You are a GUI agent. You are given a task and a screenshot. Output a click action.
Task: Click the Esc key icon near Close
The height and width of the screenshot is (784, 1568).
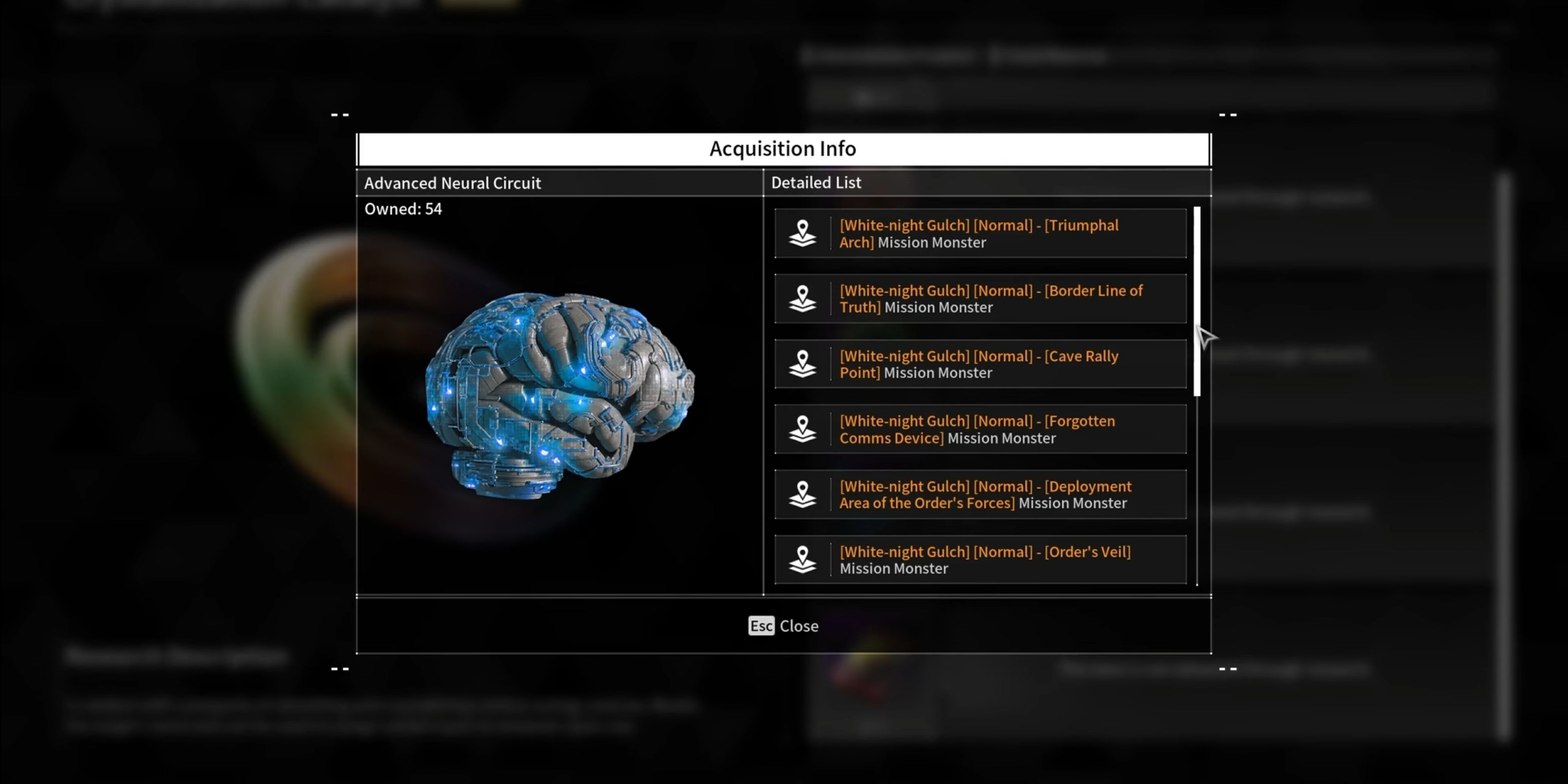click(760, 626)
